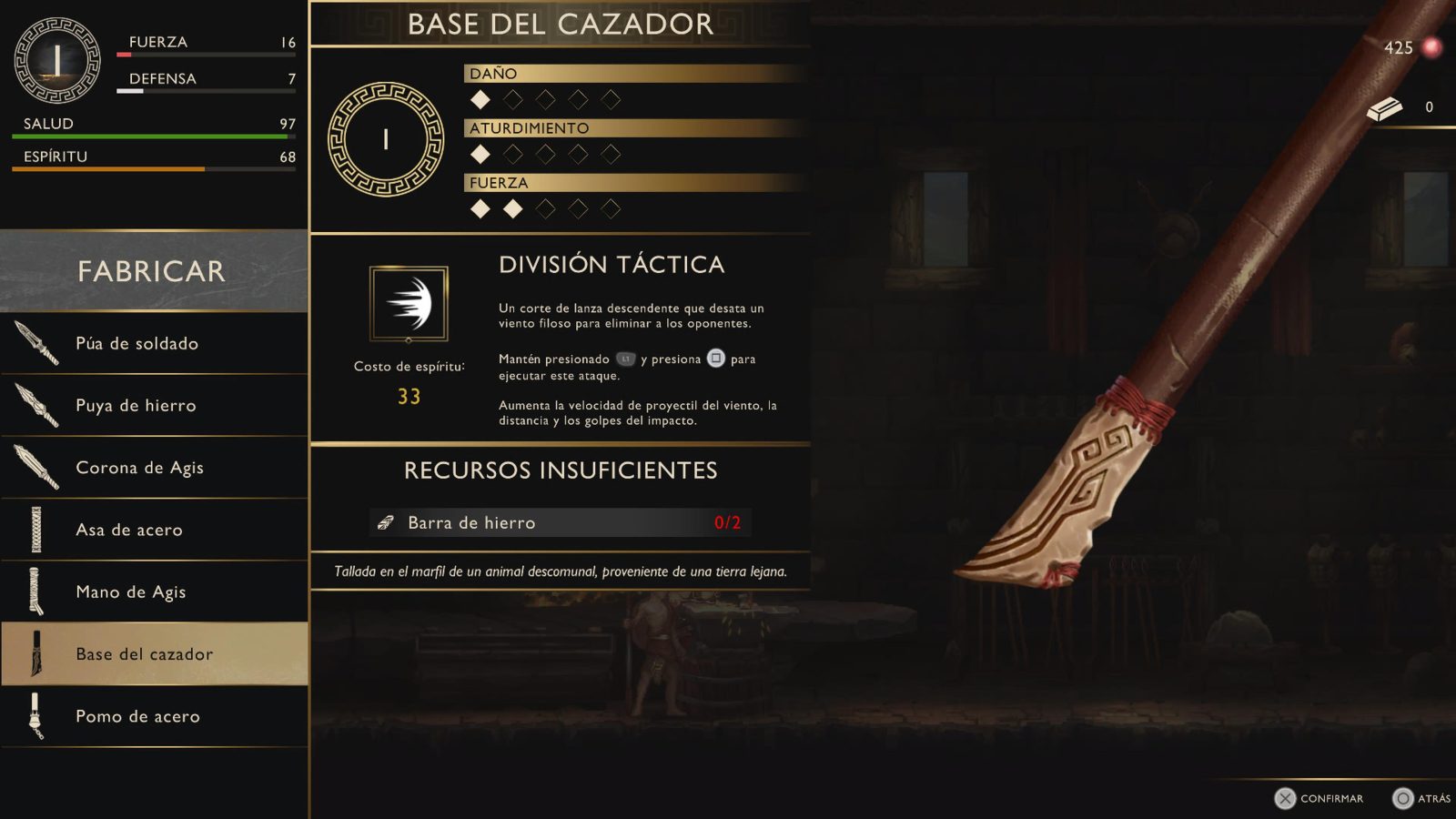Viewport: 1456px width, 819px height.
Task: Click the level I golden emblem
Action: click(x=386, y=138)
